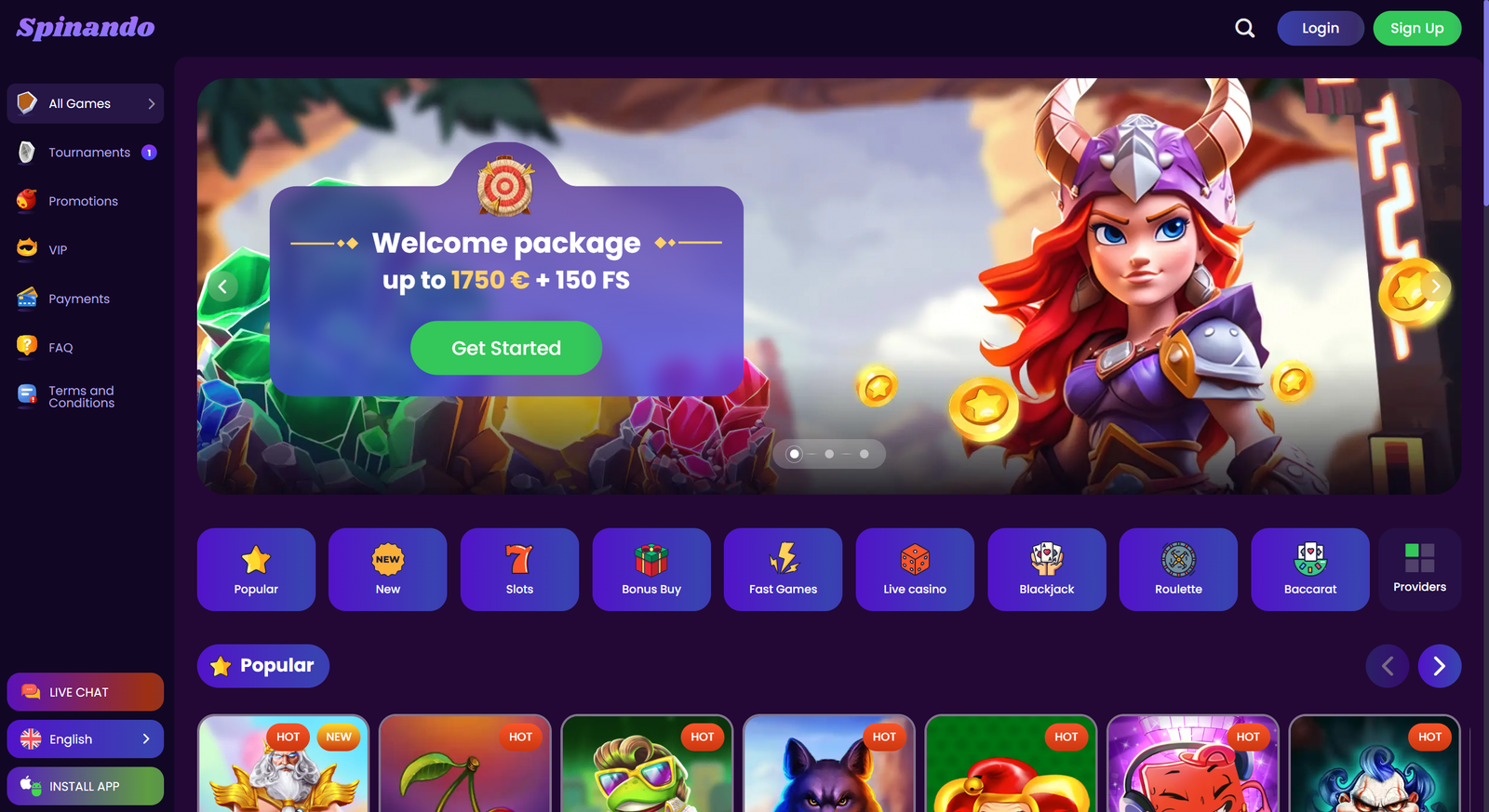Click the Get Started button

click(x=505, y=348)
